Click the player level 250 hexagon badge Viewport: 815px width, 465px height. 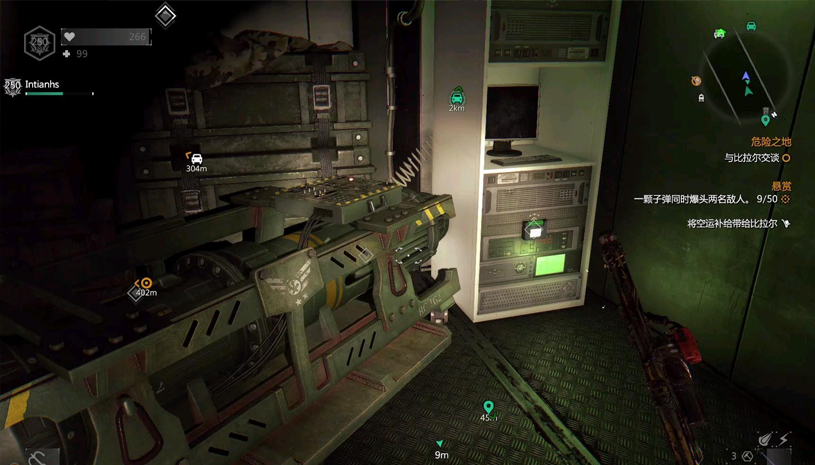(x=39, y=42)
